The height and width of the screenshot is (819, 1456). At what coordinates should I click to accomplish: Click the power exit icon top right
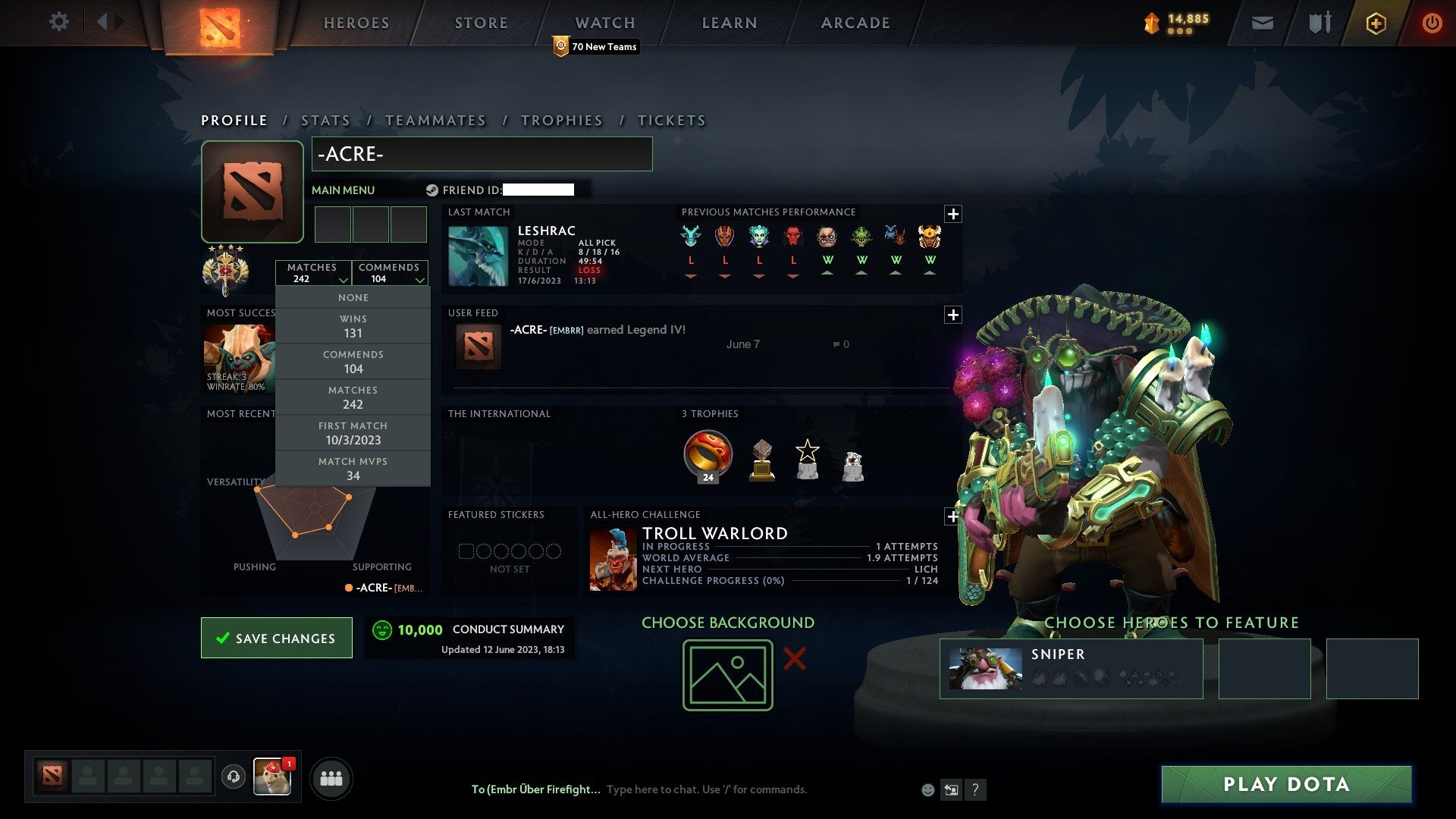point(1432,23)
